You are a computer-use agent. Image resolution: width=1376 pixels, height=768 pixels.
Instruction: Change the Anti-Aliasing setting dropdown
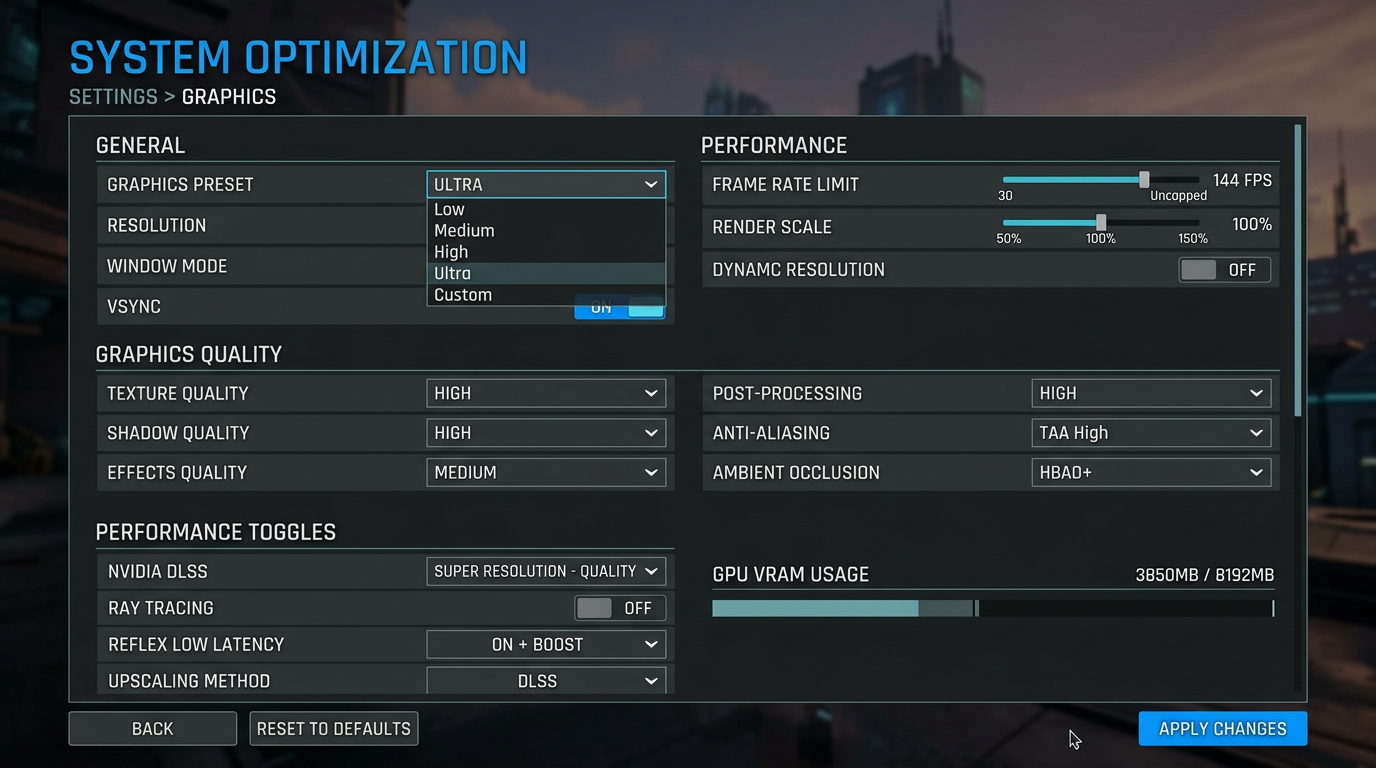pos(1151,433)
